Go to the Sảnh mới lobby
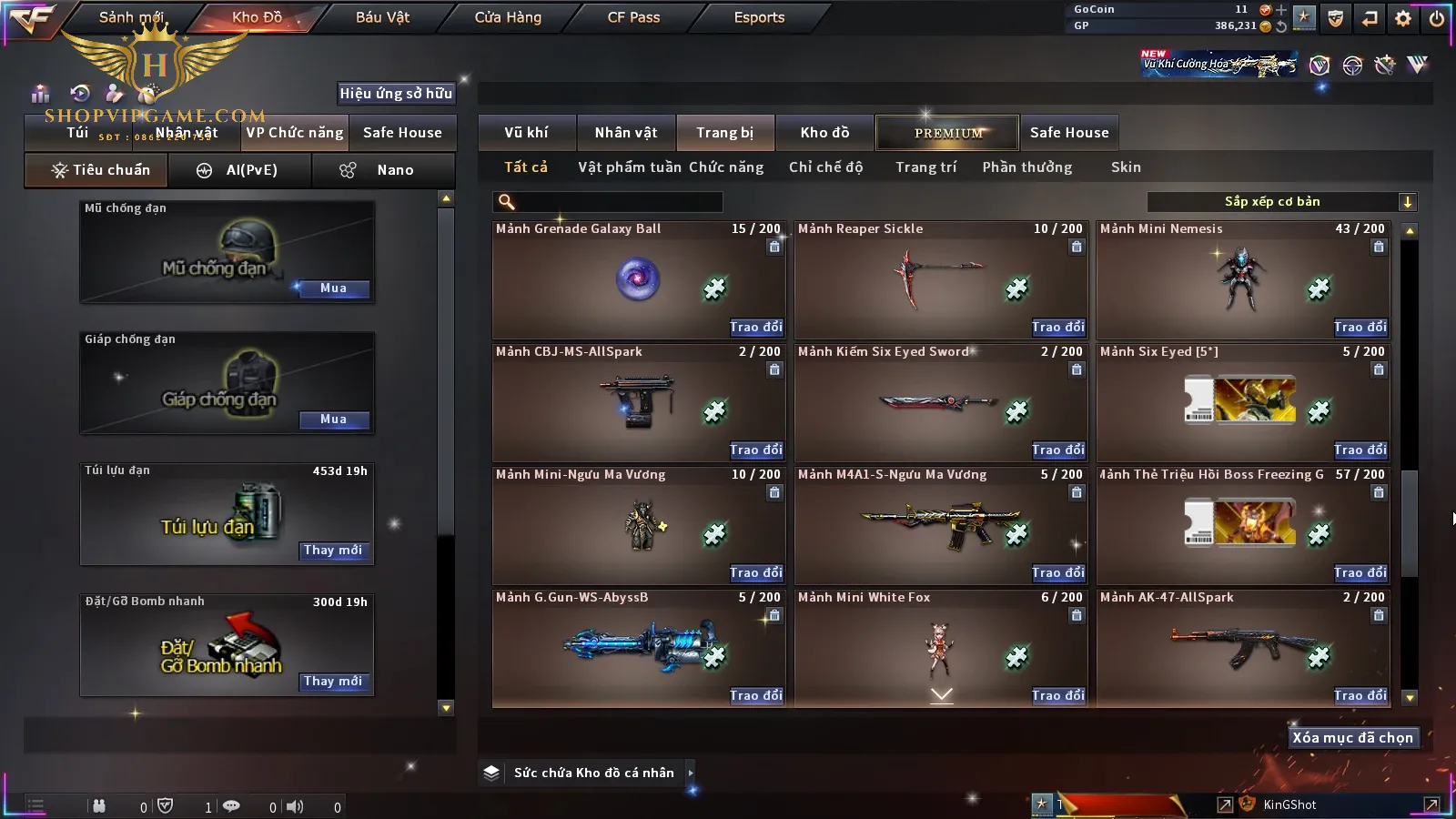This screenshot has height=819, width=1456. click(130, 17)
